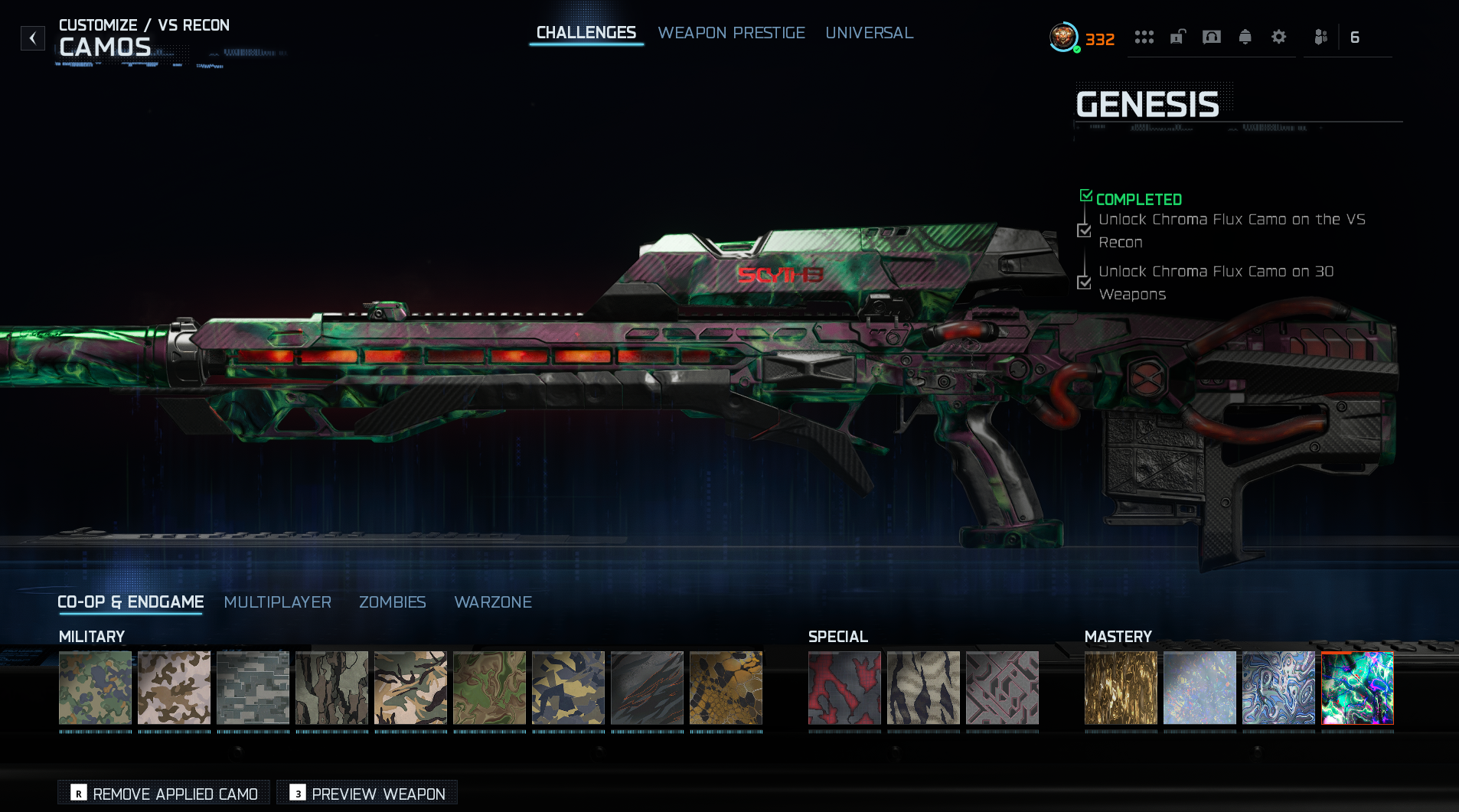
Task: Open the Multiplayer camo category
Action: click(x=277, y=602)
